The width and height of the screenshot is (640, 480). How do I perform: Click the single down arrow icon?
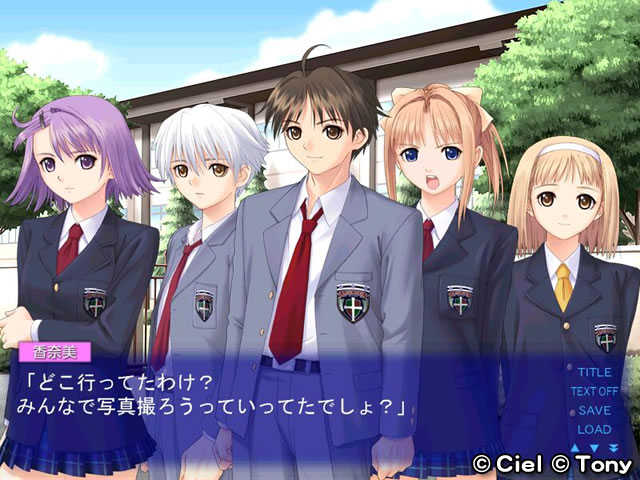pos(592,447)
